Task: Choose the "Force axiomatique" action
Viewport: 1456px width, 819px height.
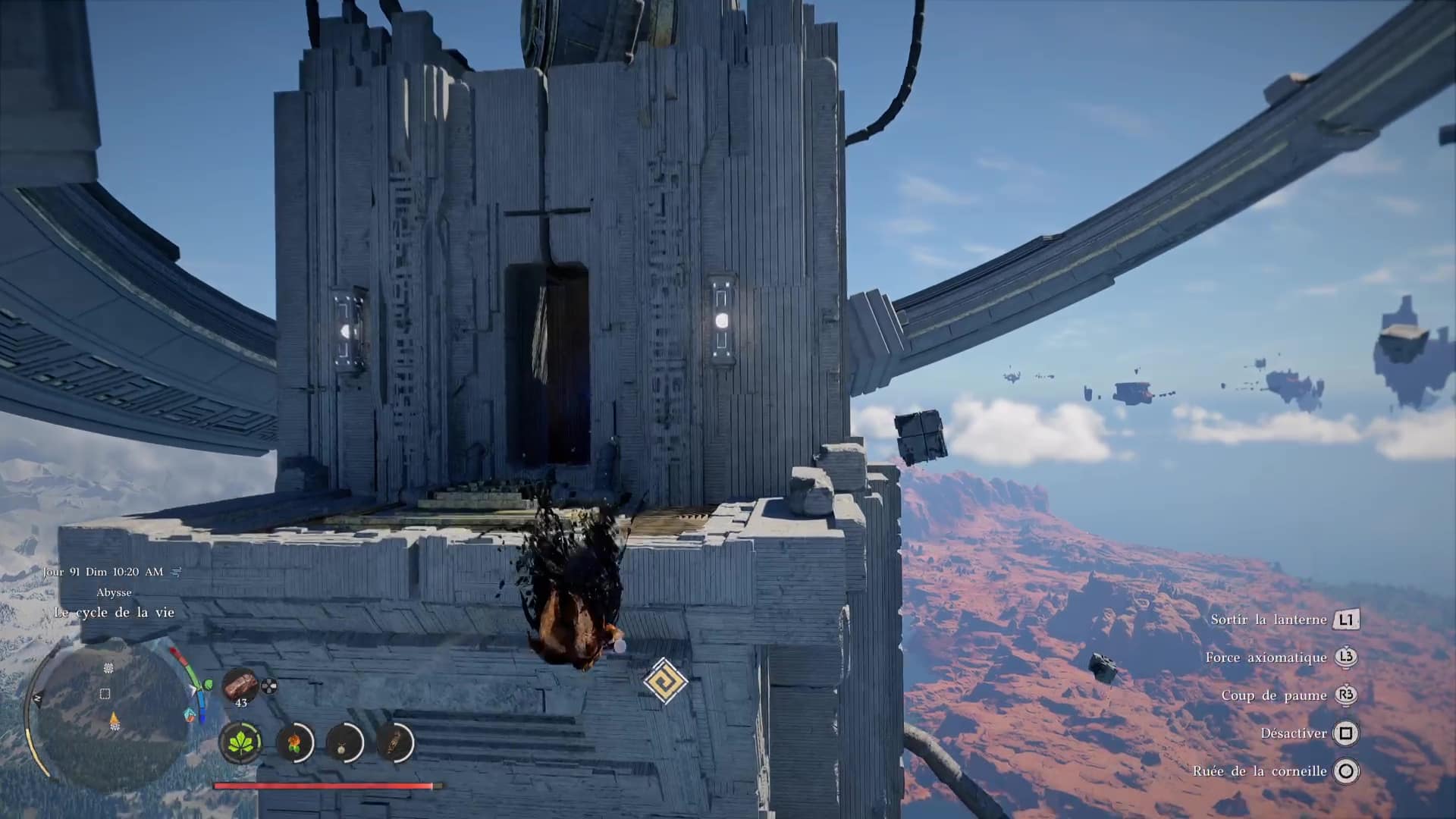Action: (1266, 657)
